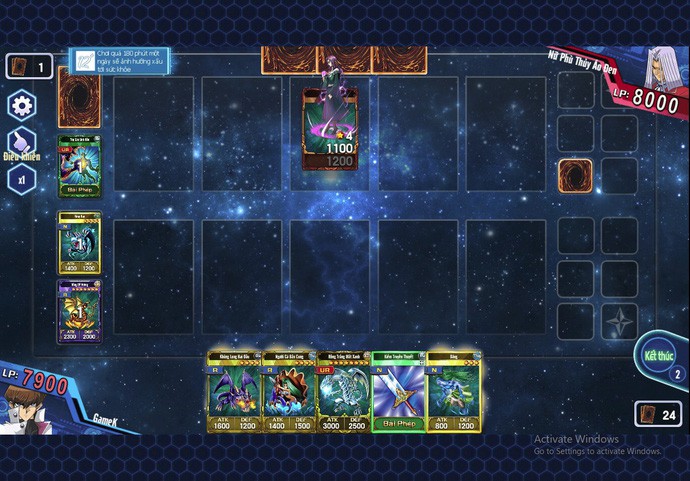
Task: View the left-side 1400 ATK monster card
Action: (x=79, y=243)
